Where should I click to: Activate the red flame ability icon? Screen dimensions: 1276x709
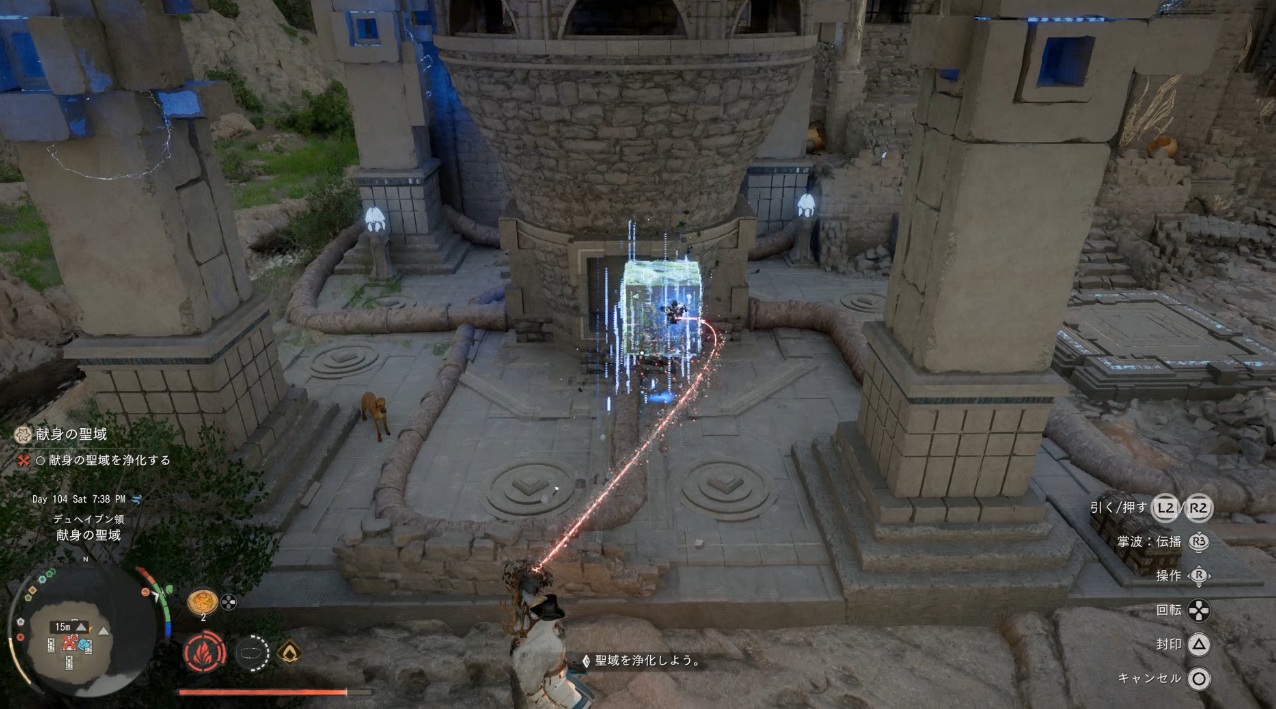point(204,652)
